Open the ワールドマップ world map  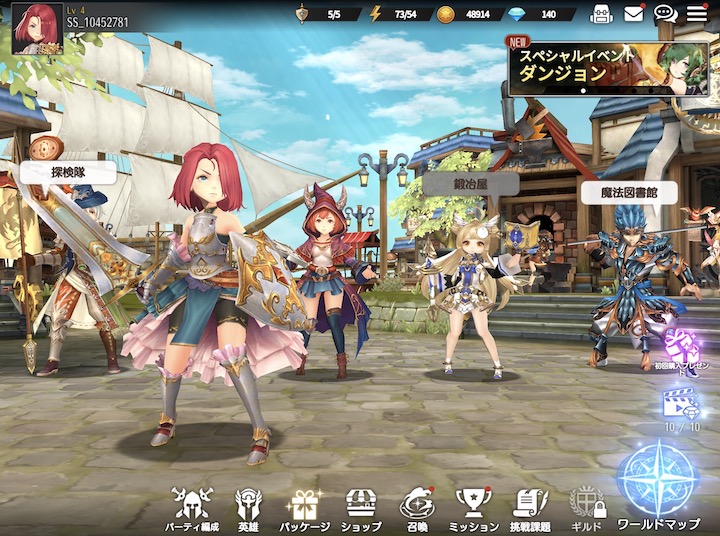pyautogui.click(x=657, y=487)
